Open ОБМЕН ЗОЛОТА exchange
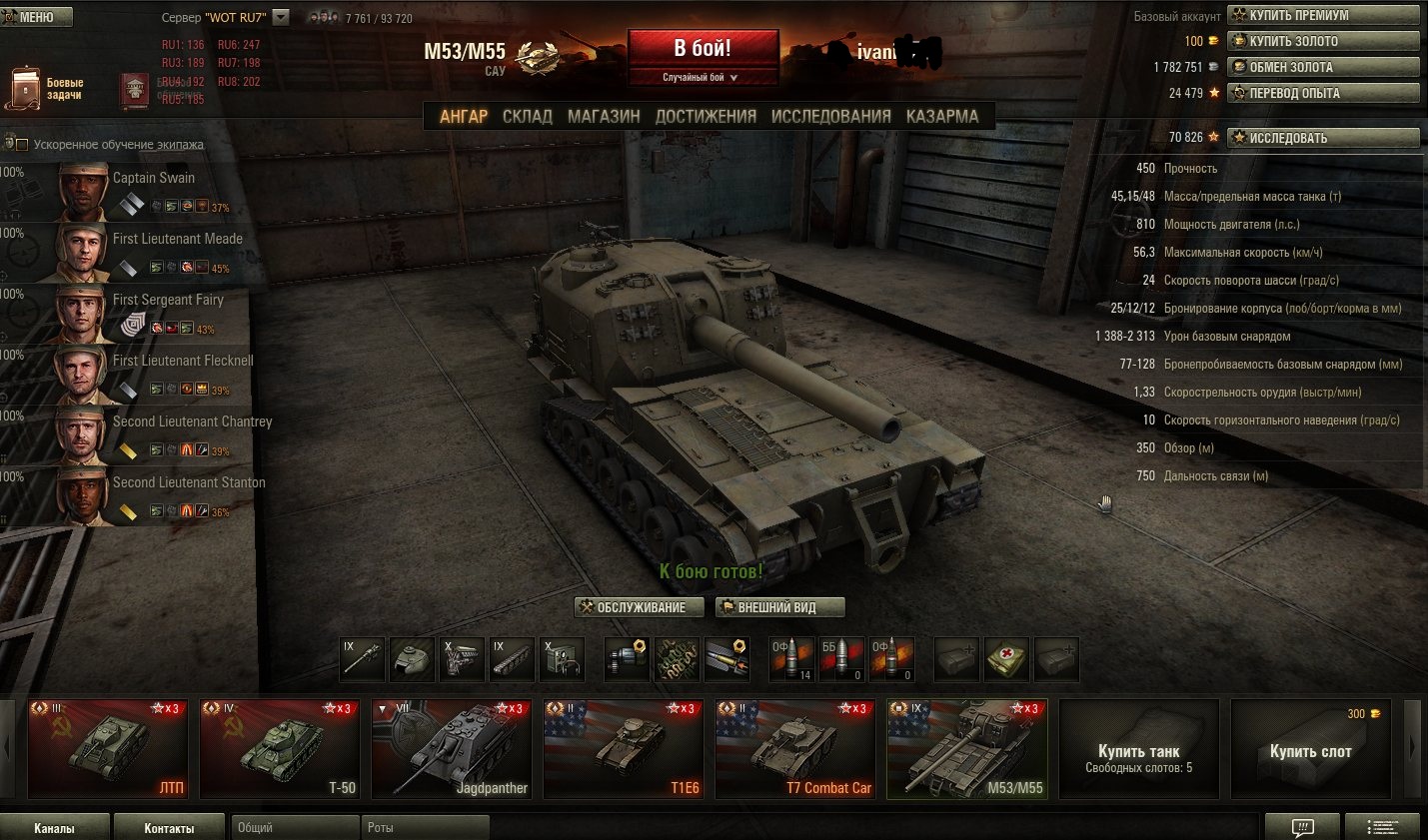 1323,67
